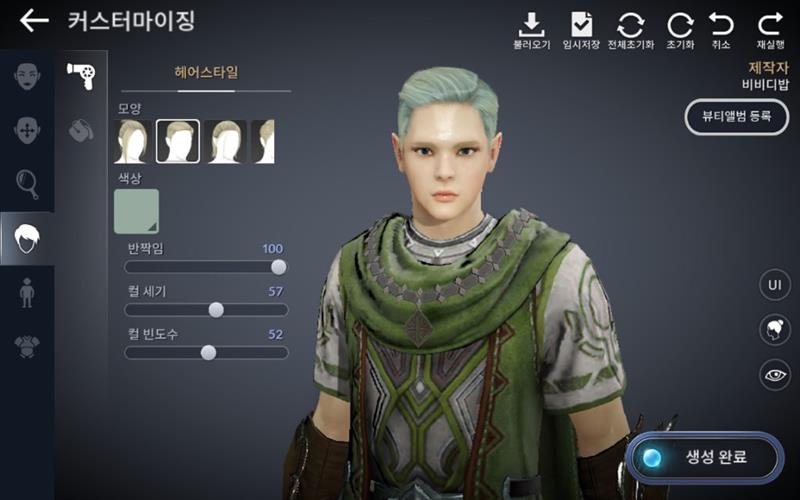Choose the 초기화 reset button
The image size is (800, 500).
(x=680, y=30)
